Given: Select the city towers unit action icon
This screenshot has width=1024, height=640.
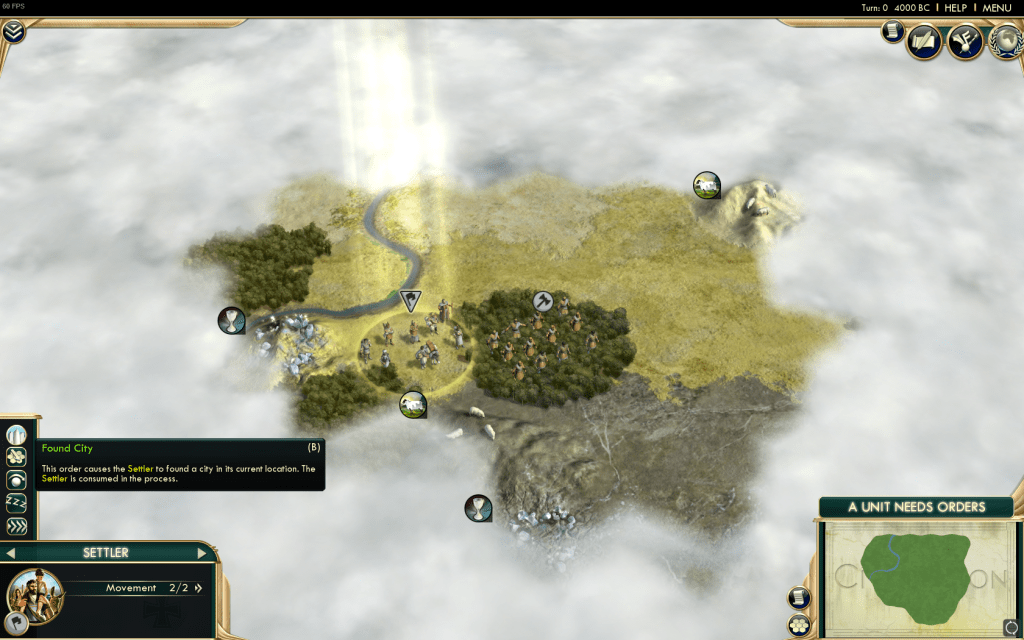Looking at the screenshot, I should coord(16,436).
